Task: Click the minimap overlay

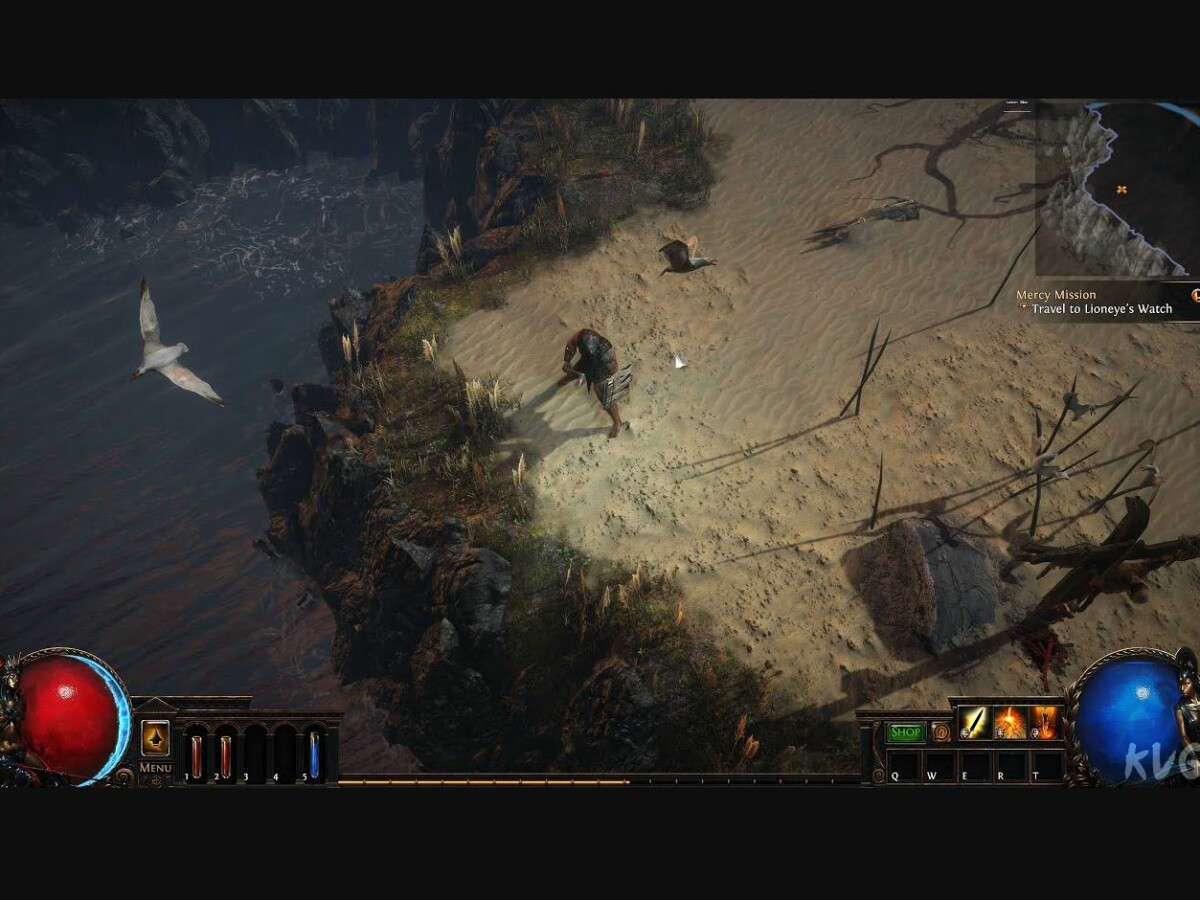Action: pyautogui.click(x=1115, y=190)
